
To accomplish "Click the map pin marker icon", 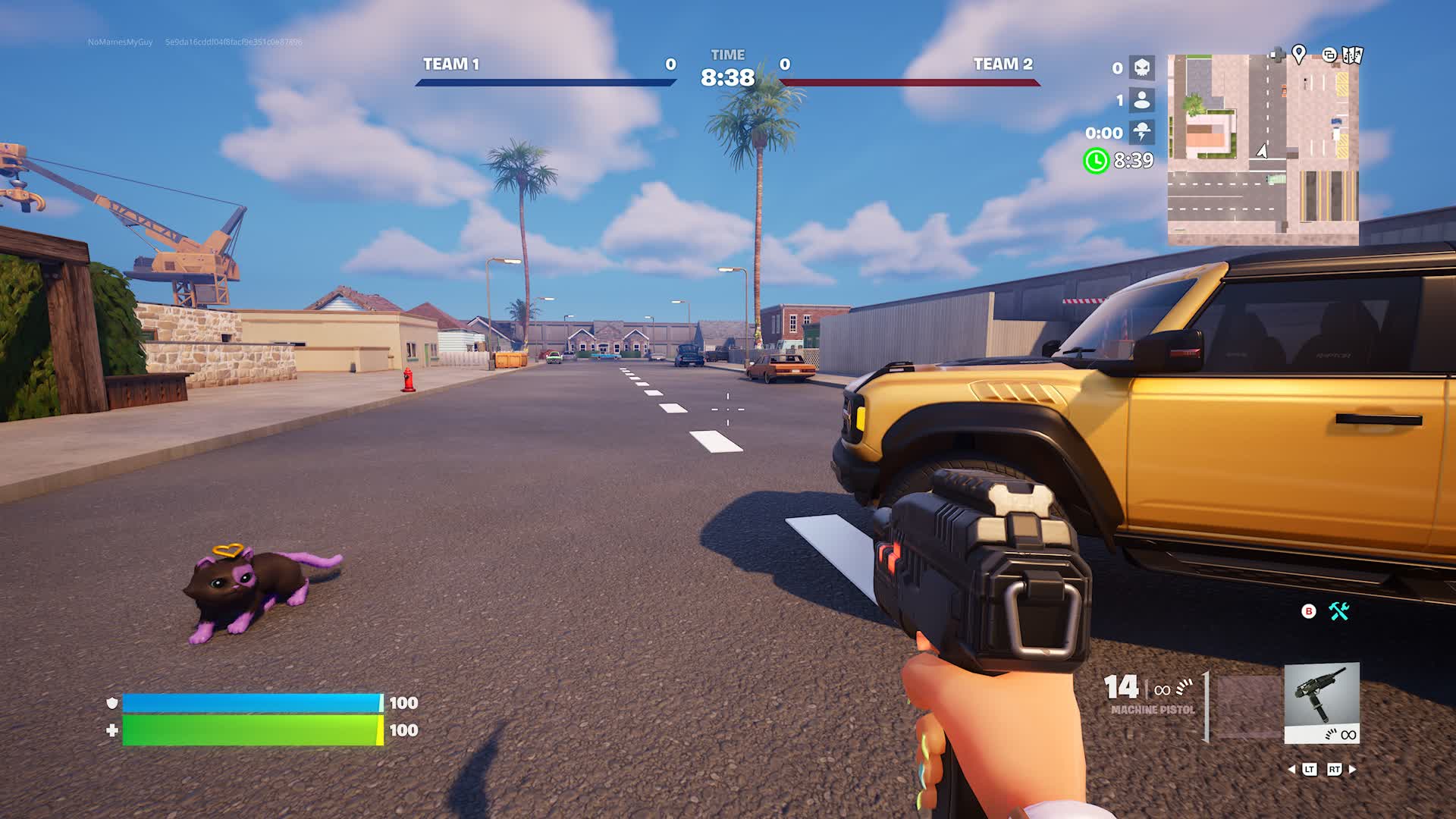I will click(1299, 55).
